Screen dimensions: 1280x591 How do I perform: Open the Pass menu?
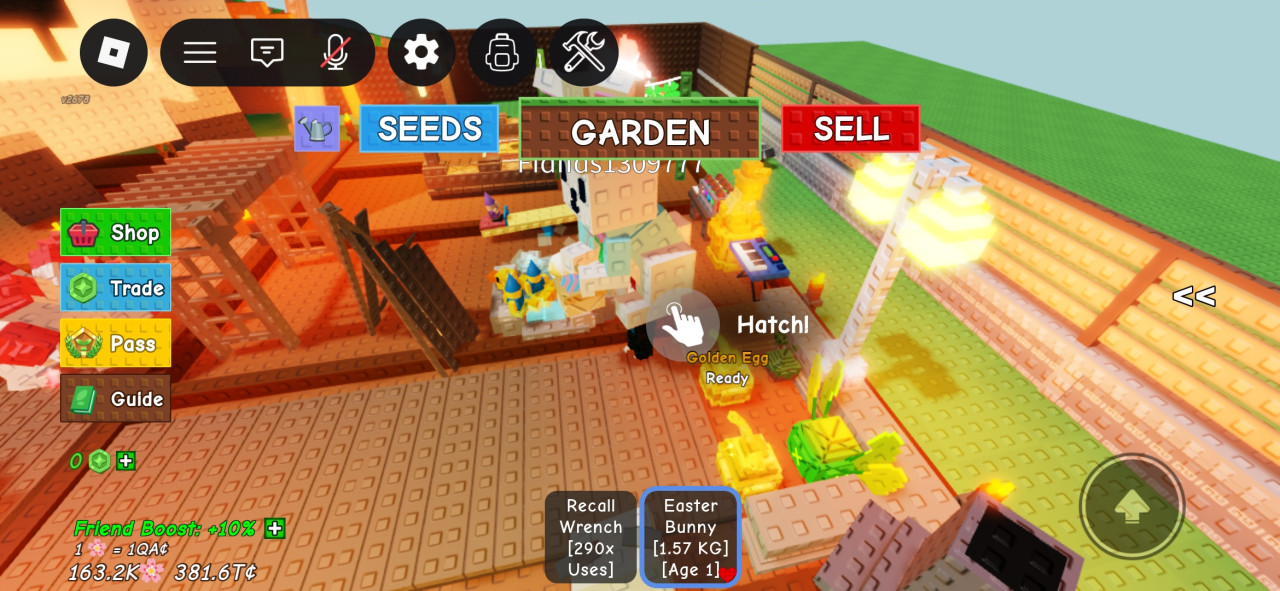(x=116, y=343)
